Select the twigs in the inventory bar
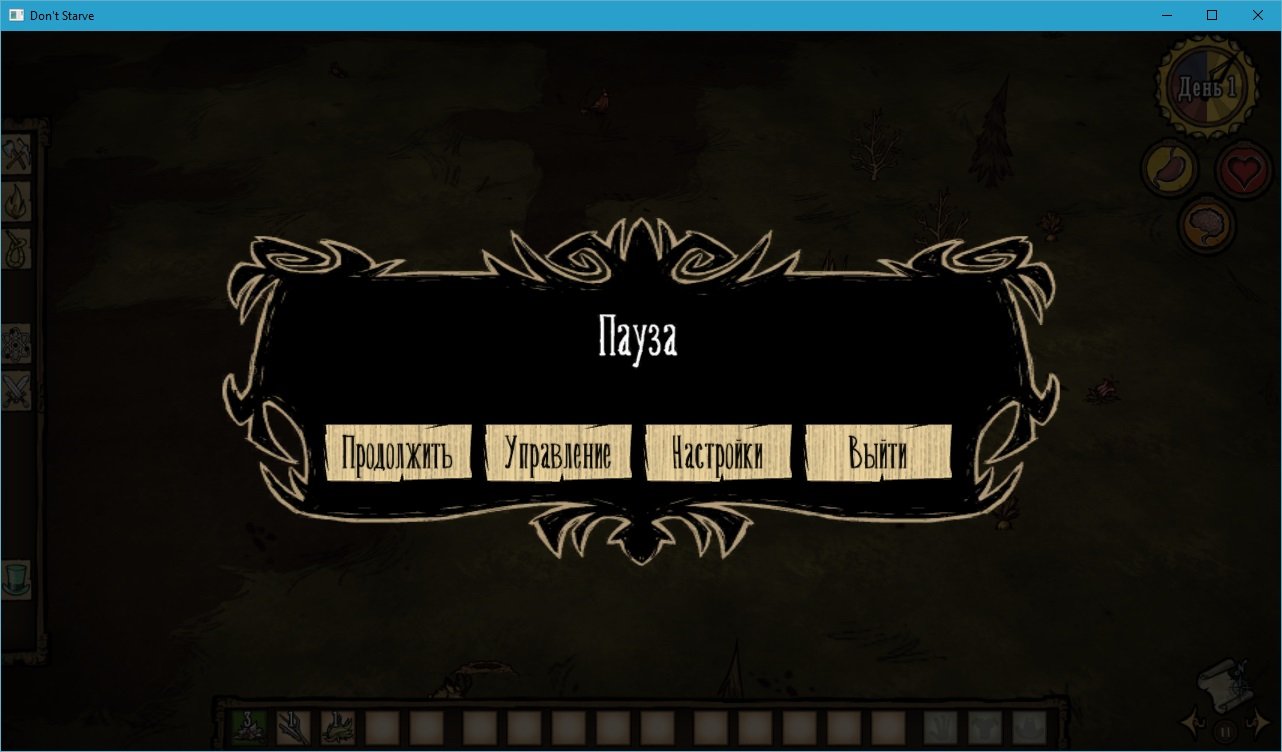The height and width of the screenshot is (752, 1282). [x=293, y=727]
